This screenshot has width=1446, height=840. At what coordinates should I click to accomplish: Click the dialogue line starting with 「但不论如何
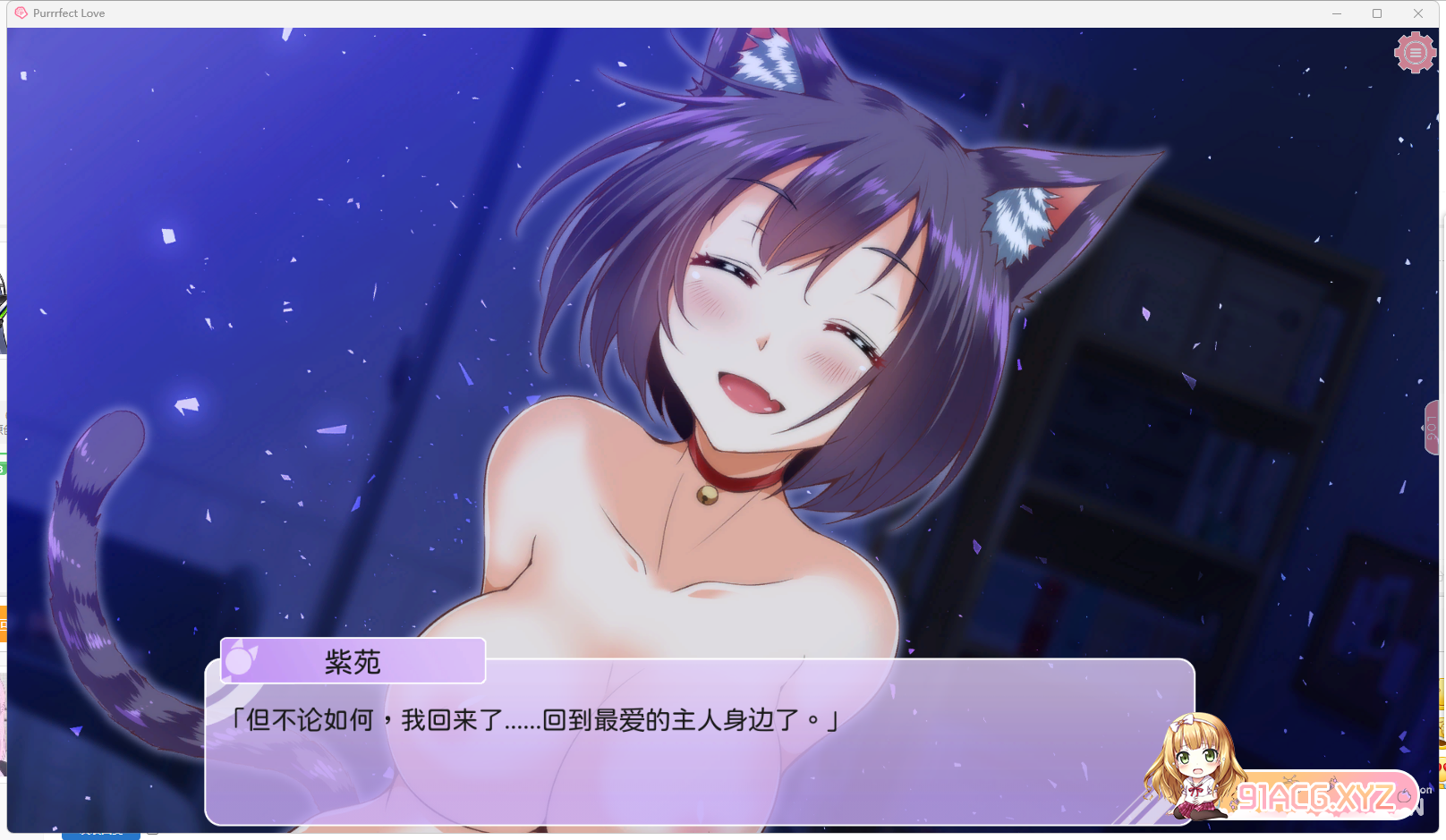tap(535, 718)
